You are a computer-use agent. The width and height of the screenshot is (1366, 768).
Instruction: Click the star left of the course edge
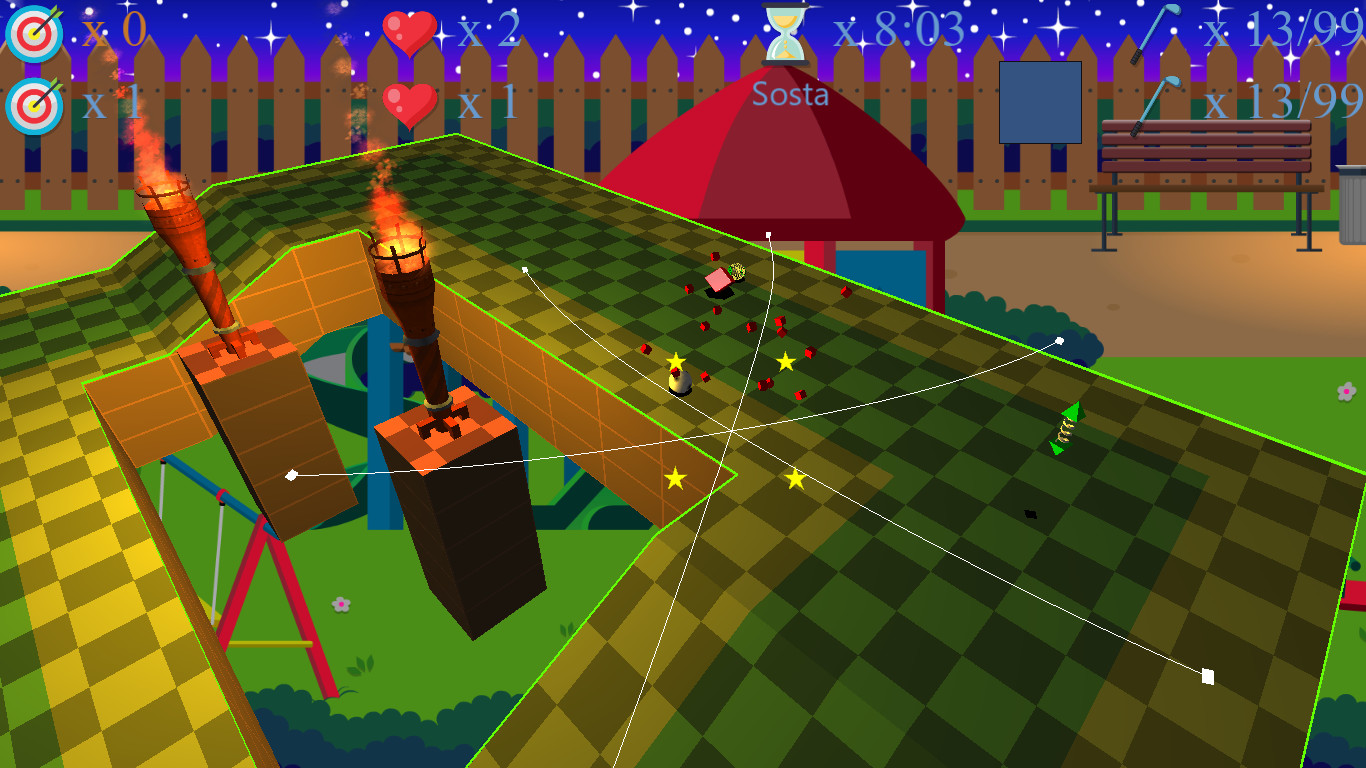[x=676, y=480]
